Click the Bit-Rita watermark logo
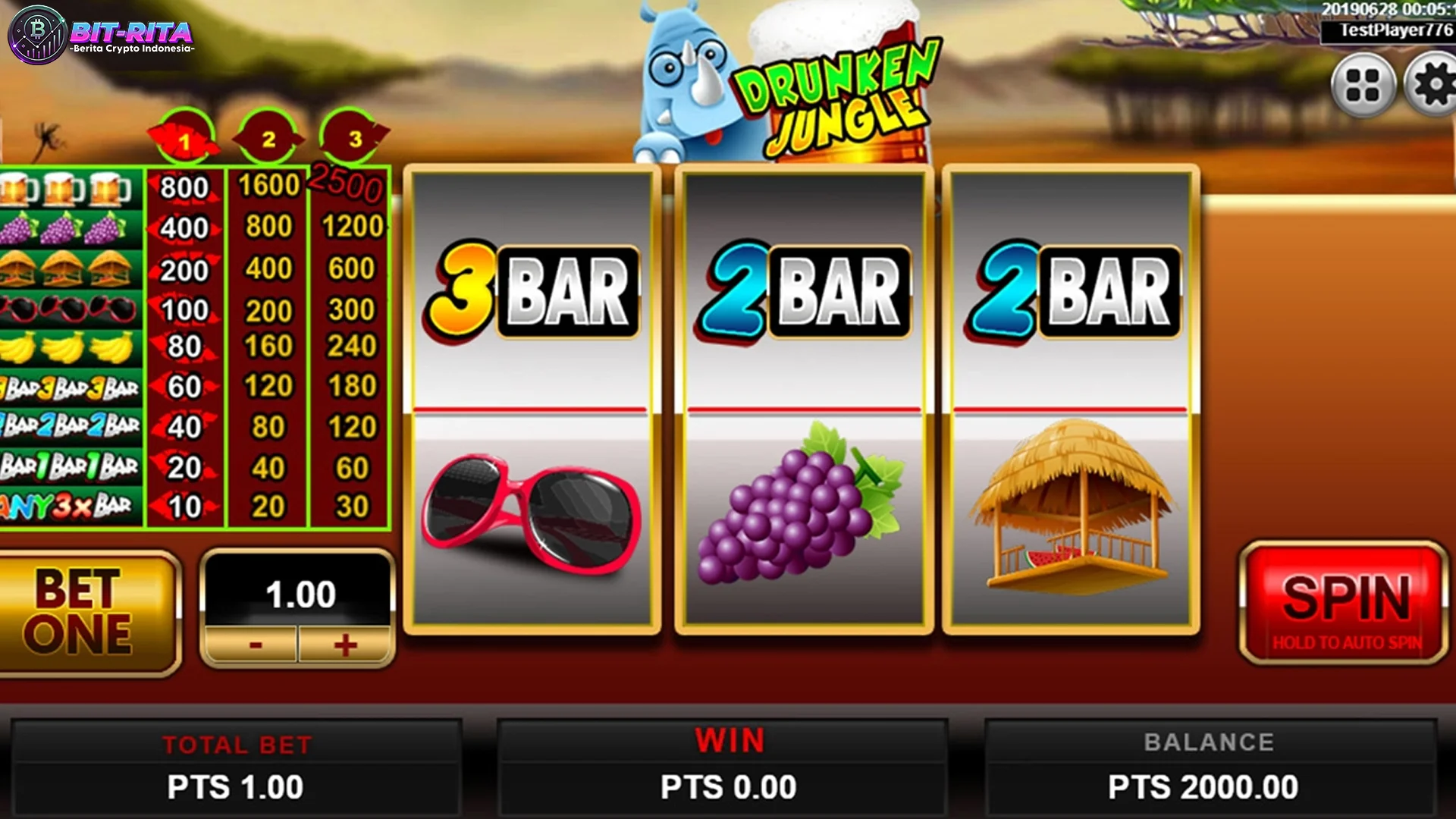 point(102,36)
